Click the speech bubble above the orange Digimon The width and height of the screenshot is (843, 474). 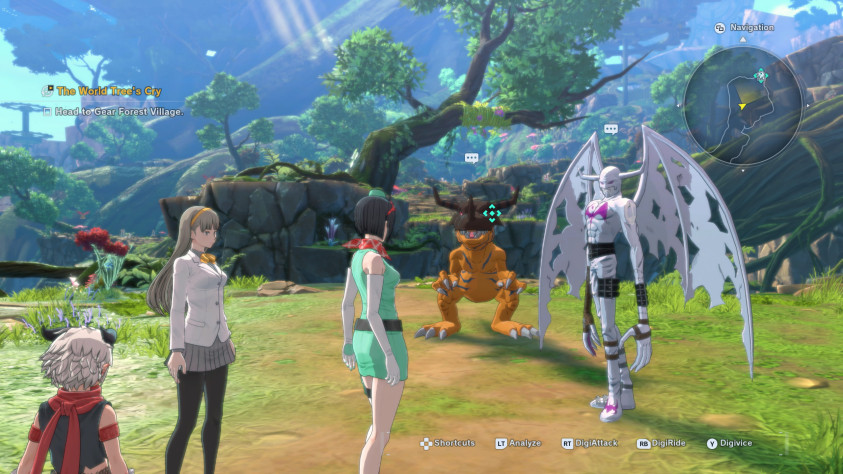pyautogui.click(x=471, y=158)
